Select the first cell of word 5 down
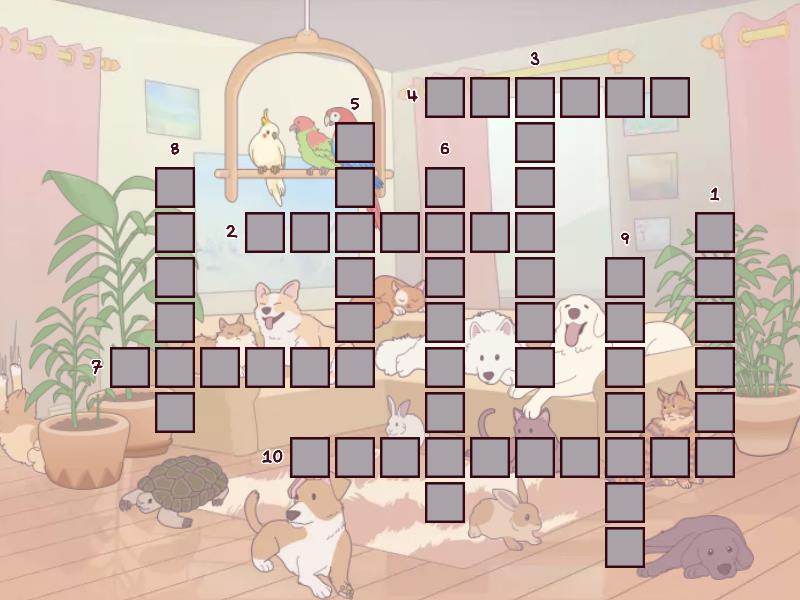The image size is (800, 600). [355, 142]
